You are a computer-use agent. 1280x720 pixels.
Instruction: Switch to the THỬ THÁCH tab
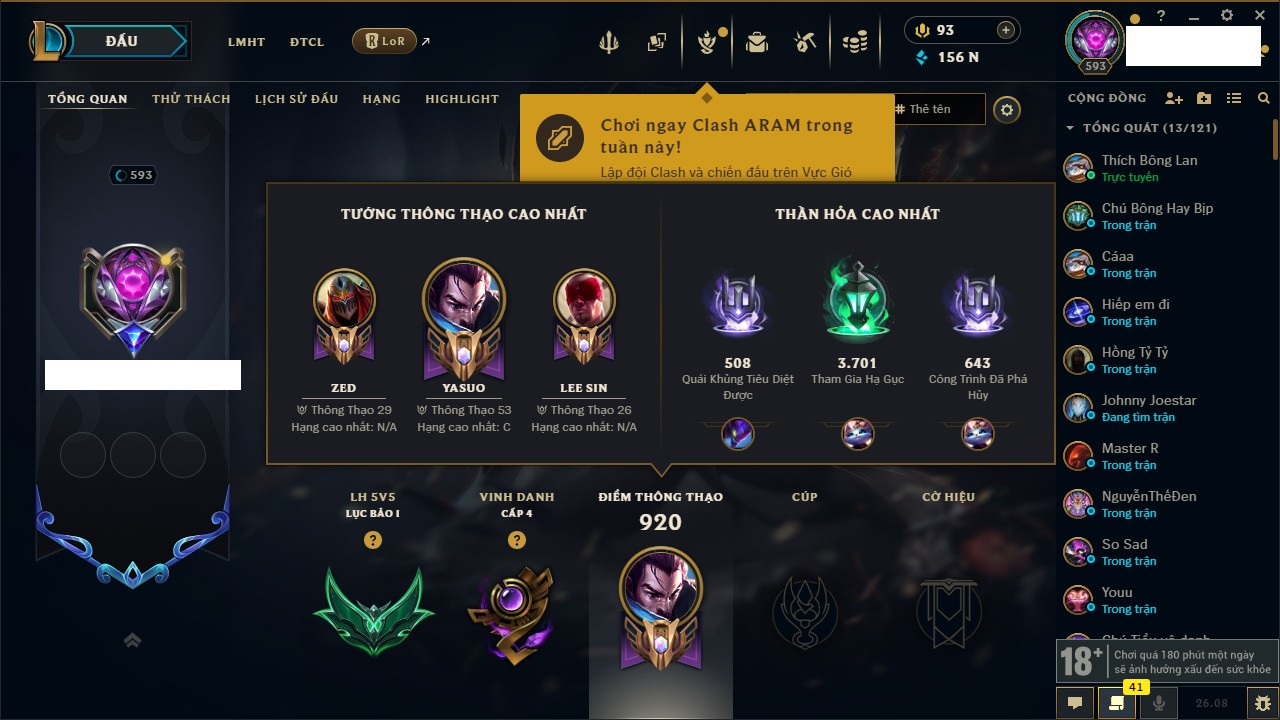click(191, 99)
